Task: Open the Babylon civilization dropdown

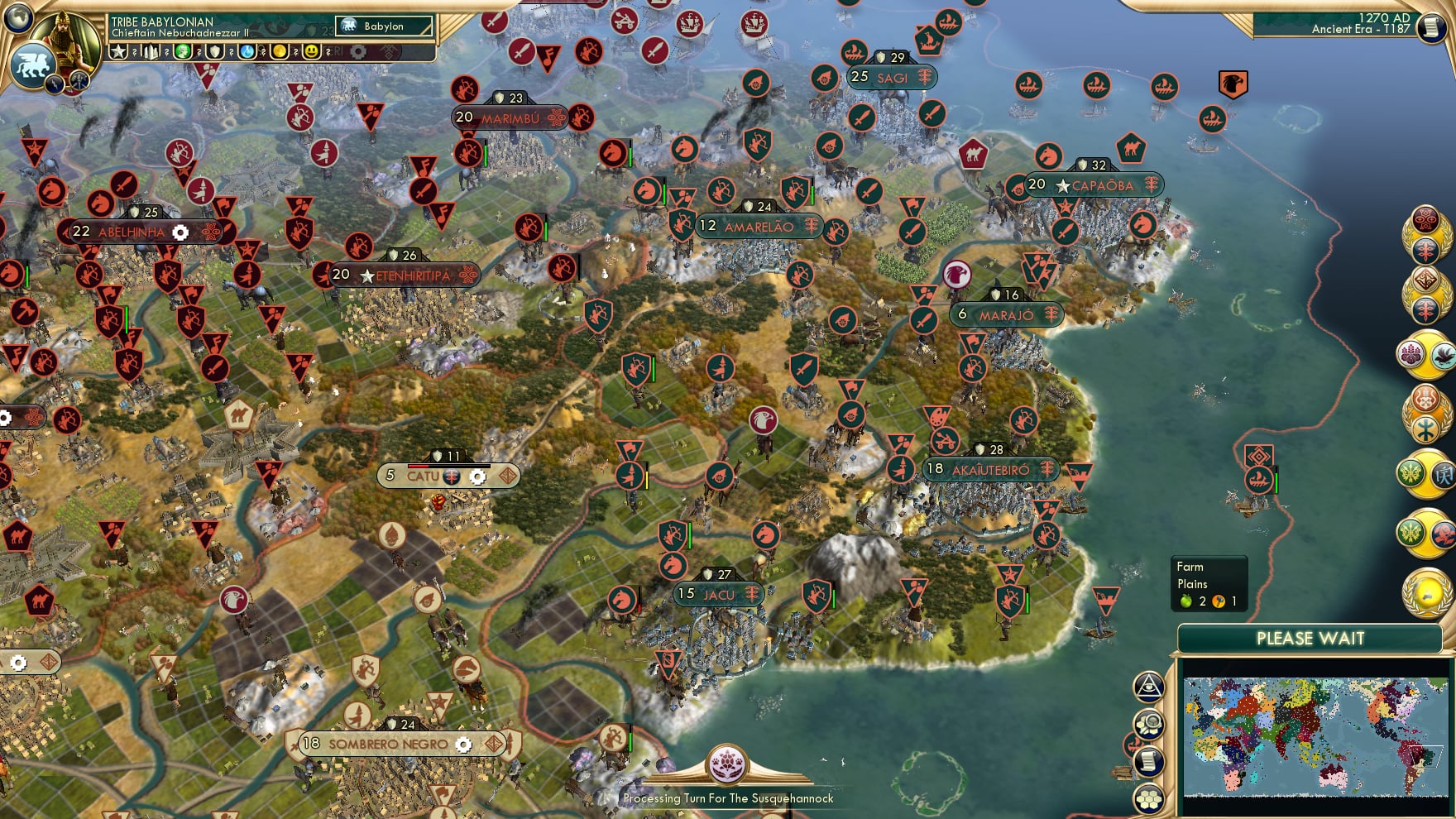Action: [385, 26]
